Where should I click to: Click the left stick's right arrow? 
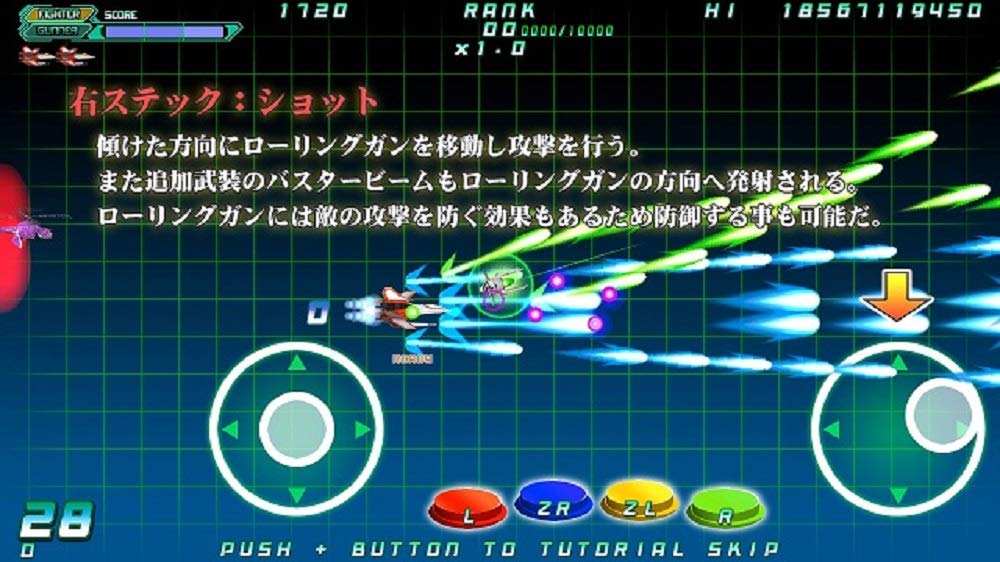point(361,430)
